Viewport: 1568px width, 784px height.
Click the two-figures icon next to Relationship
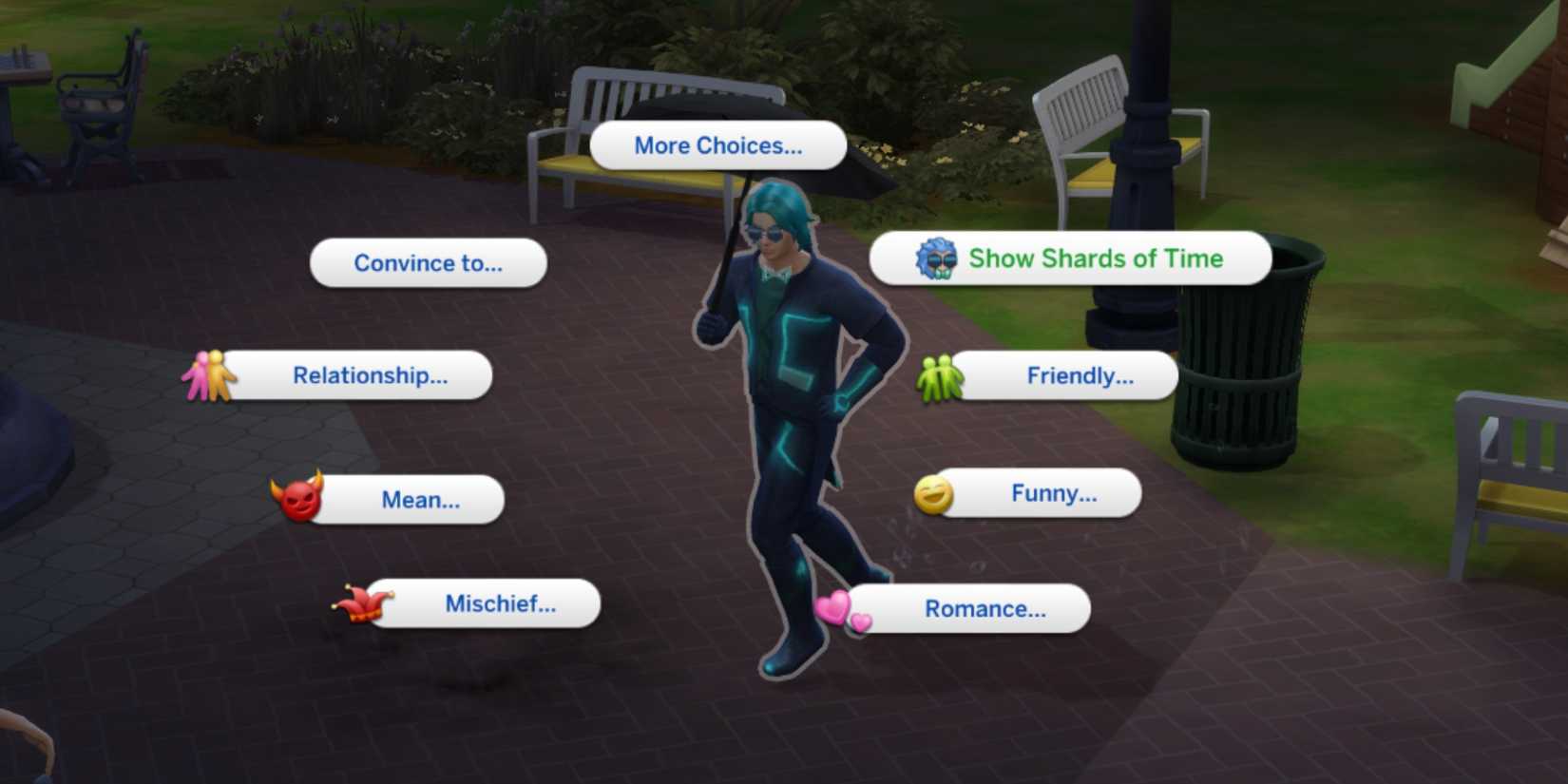click(211, 375)
